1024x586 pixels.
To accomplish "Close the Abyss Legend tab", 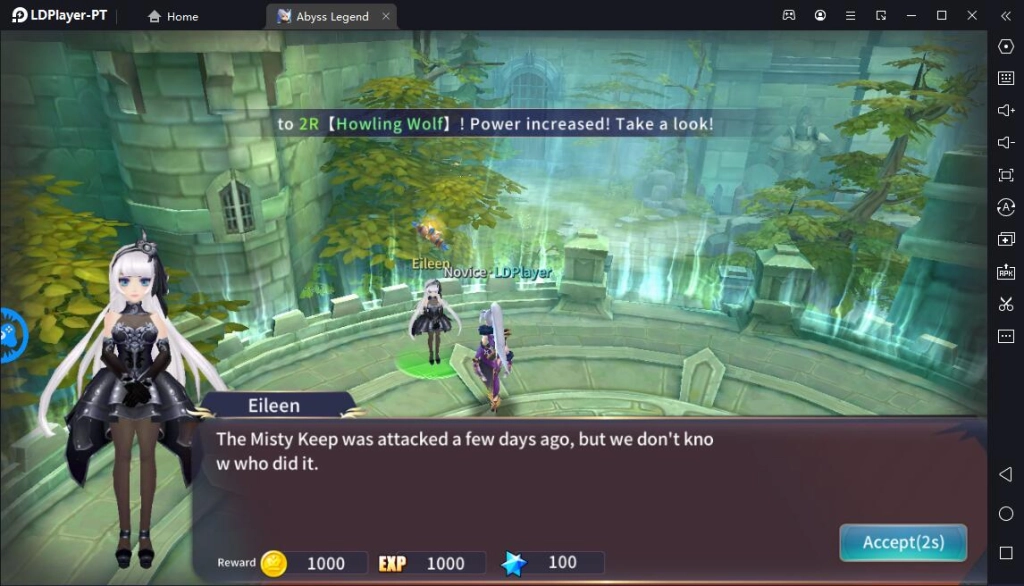I will (386, 16).
